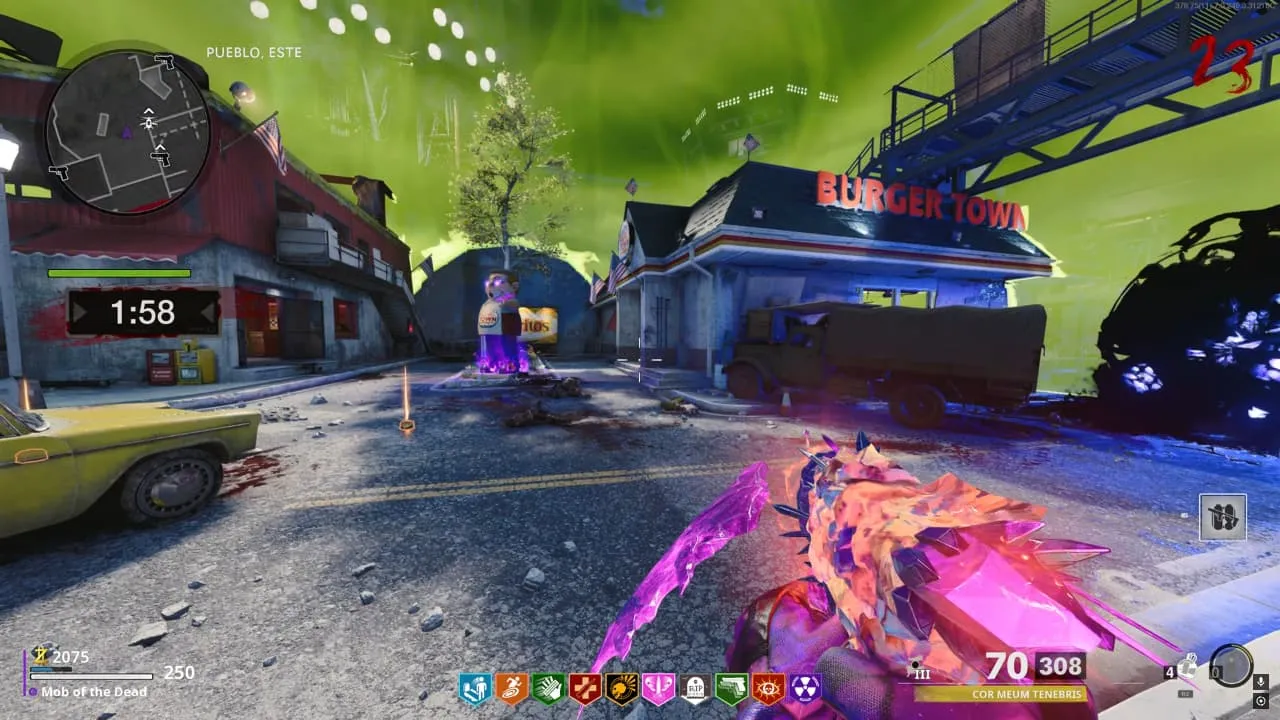Click the square killstreak icon on right edge
The height and width of the screenshot is (720, 1280).
(1223, 517)
